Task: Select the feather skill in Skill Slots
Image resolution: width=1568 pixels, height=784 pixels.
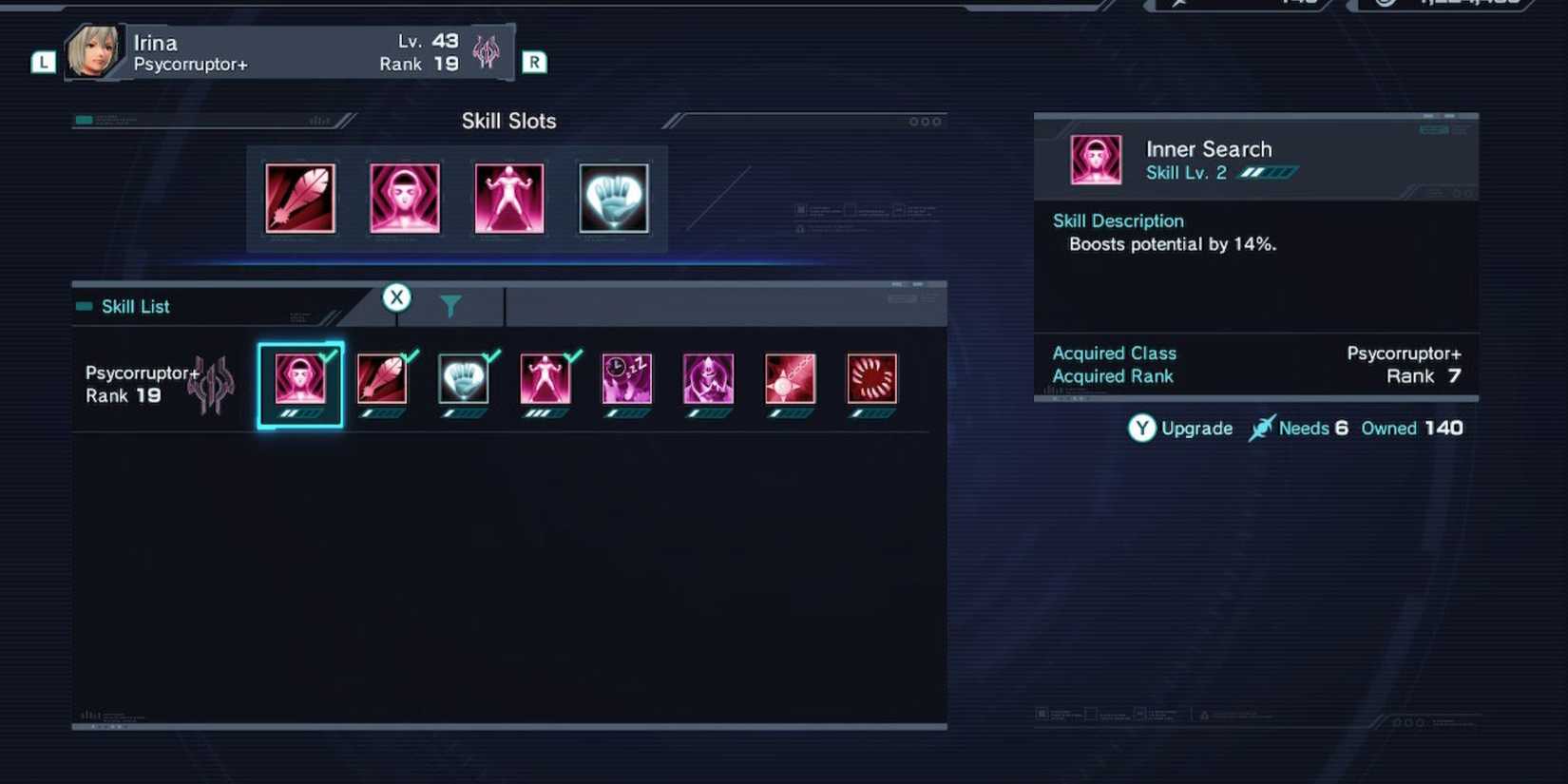Action: pos(300,198)
